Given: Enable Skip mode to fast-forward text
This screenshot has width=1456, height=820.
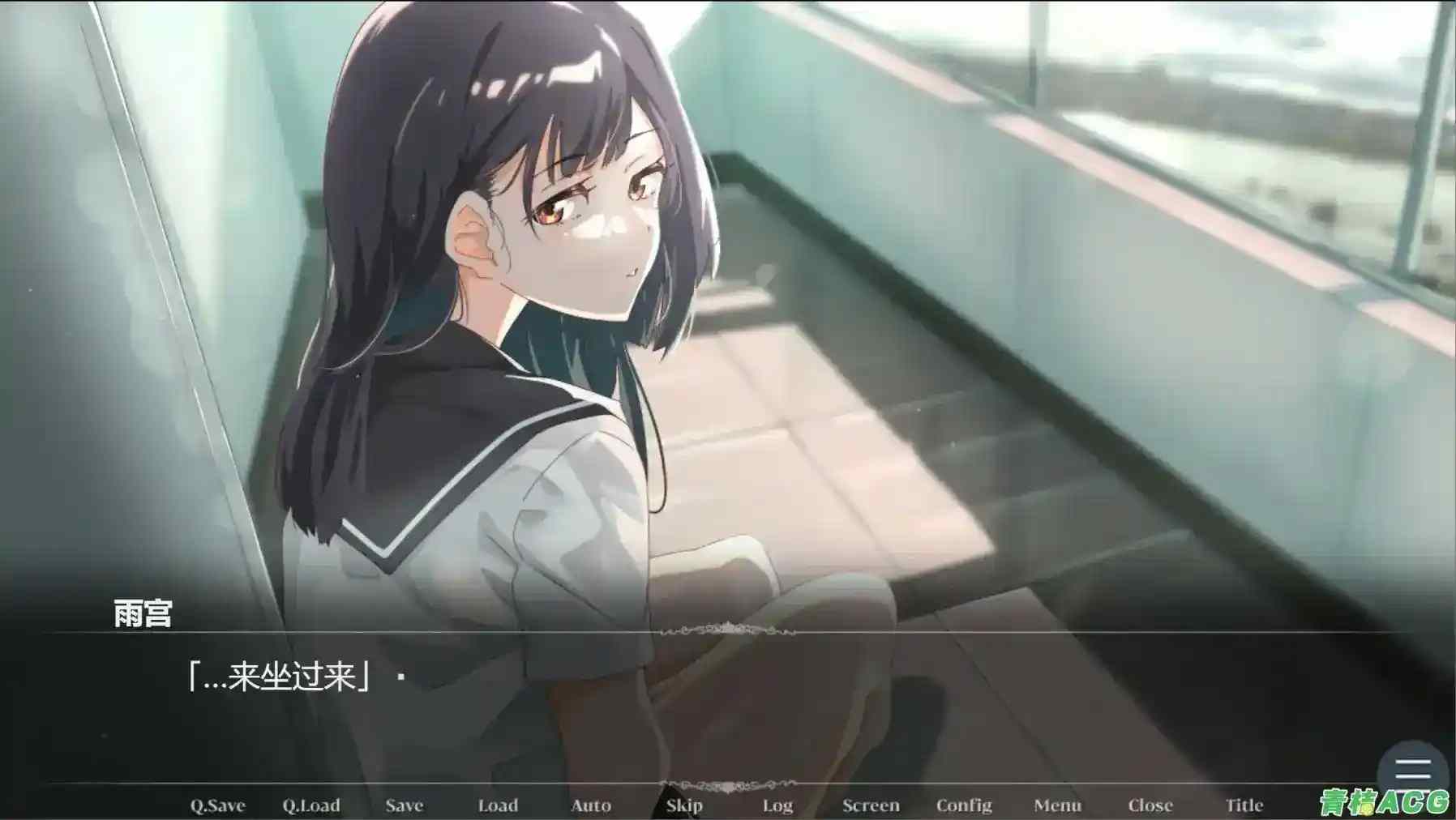Looking at the screenshot, I should point(685,805).
